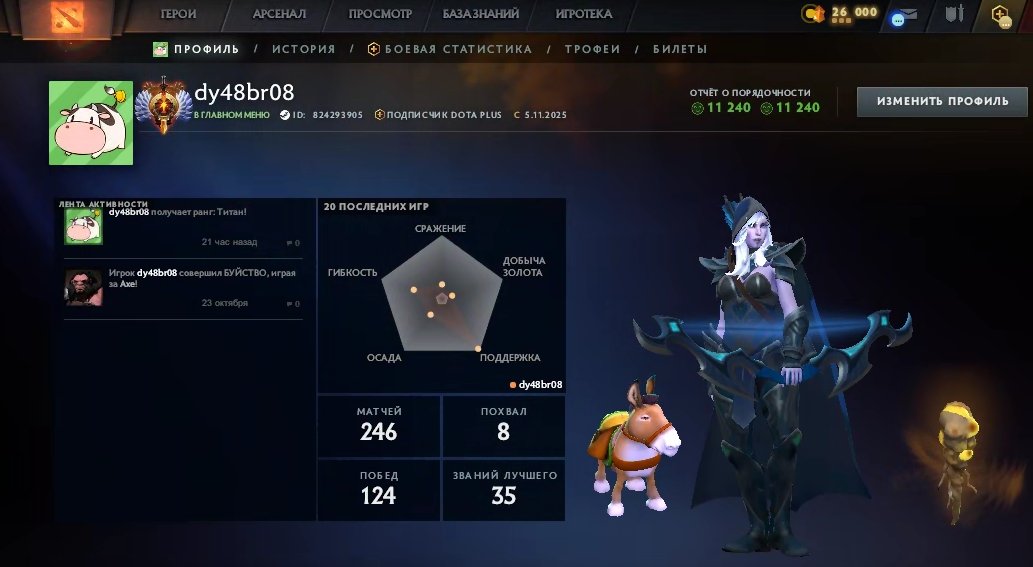Open the Игротека (Arcade) menu
This screenshot has height=567, width=1033.
(x=584, y=14)
